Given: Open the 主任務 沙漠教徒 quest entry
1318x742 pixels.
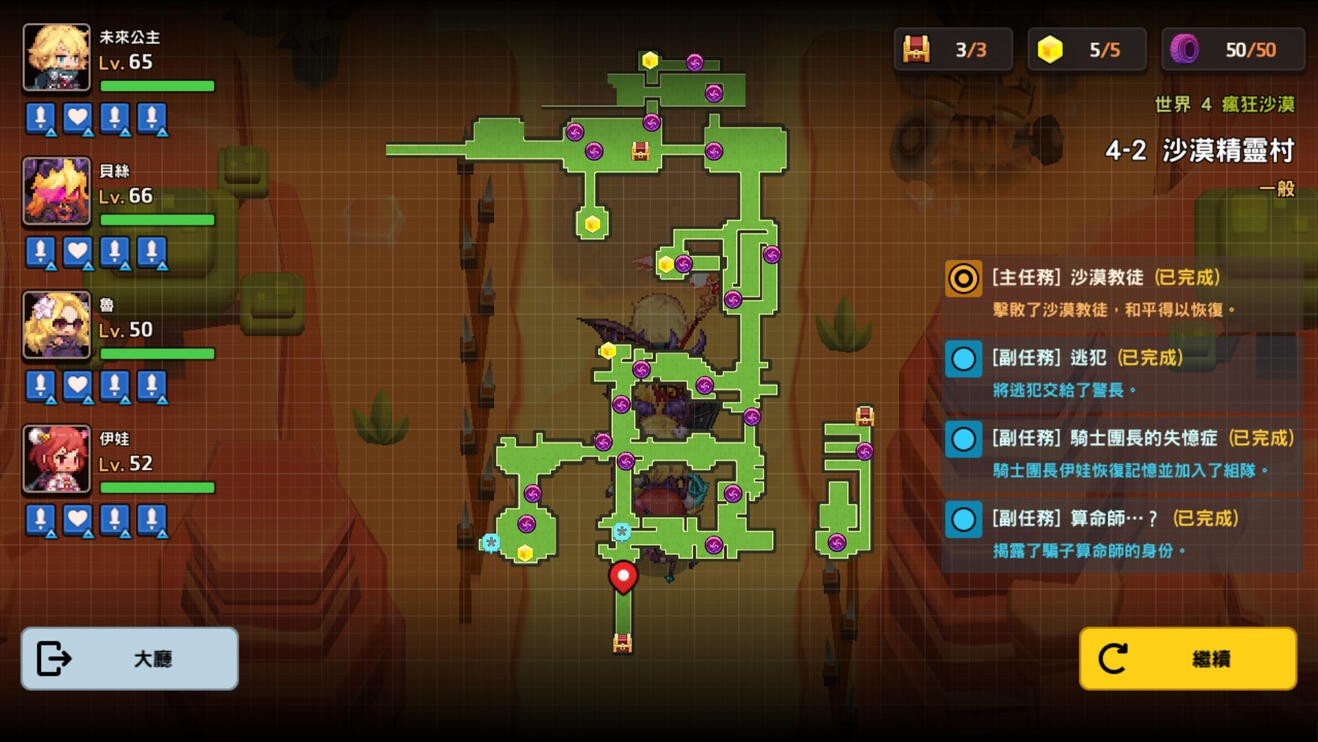Looking at the screenshot, I should tap(1121, 291).
